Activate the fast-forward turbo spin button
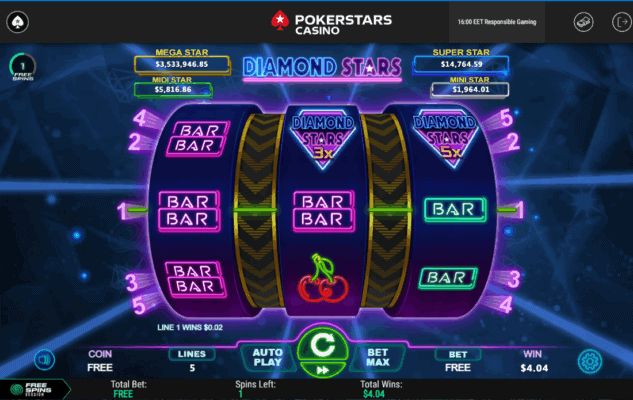 click(x=322, y=369)
